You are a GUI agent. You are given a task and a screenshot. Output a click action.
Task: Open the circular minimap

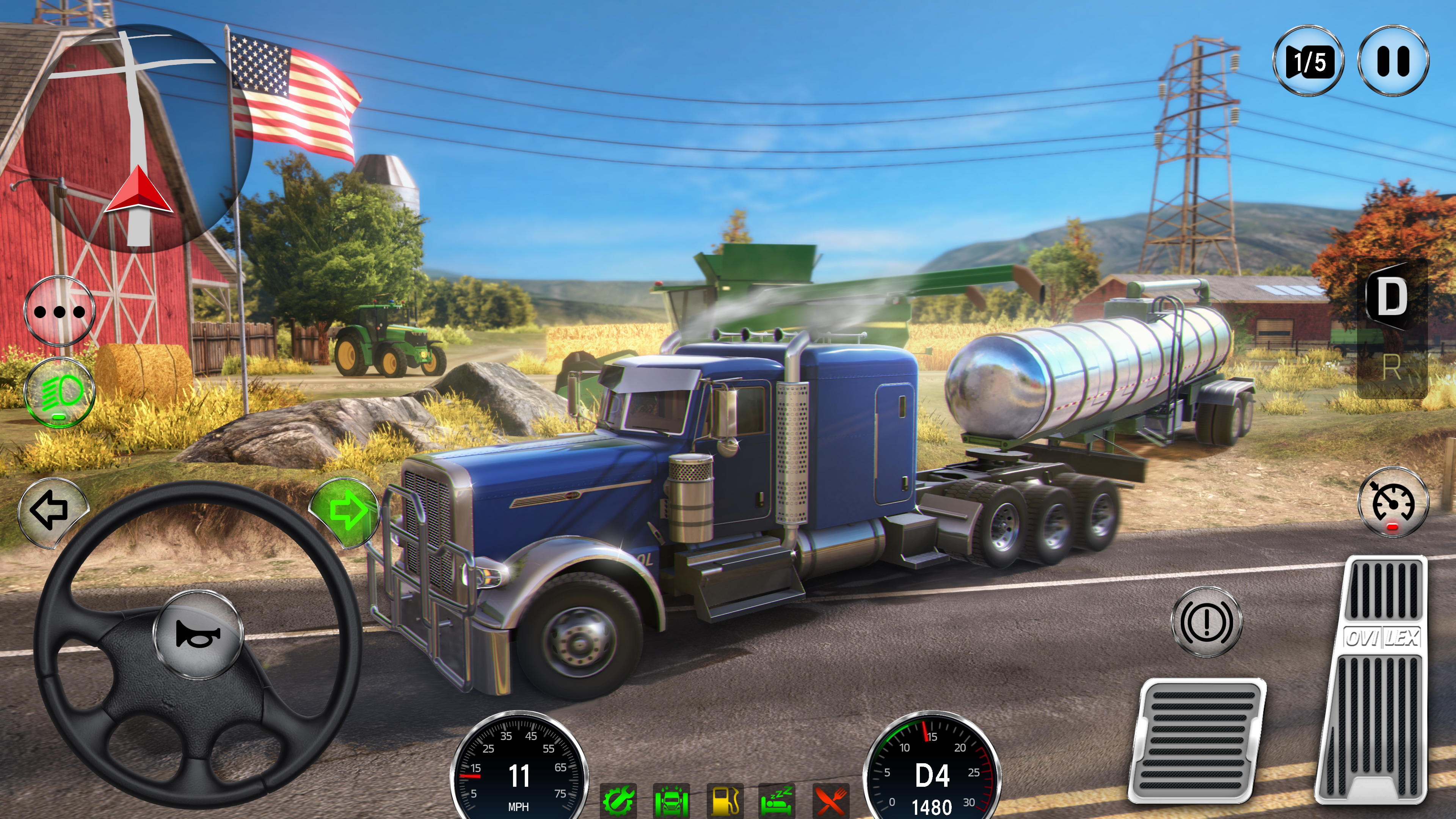[x=138, y=138]
